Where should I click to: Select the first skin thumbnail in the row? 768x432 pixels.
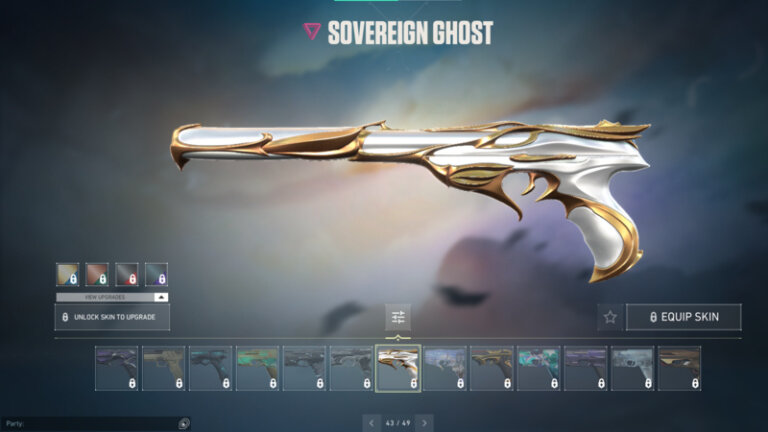point(116,368)
